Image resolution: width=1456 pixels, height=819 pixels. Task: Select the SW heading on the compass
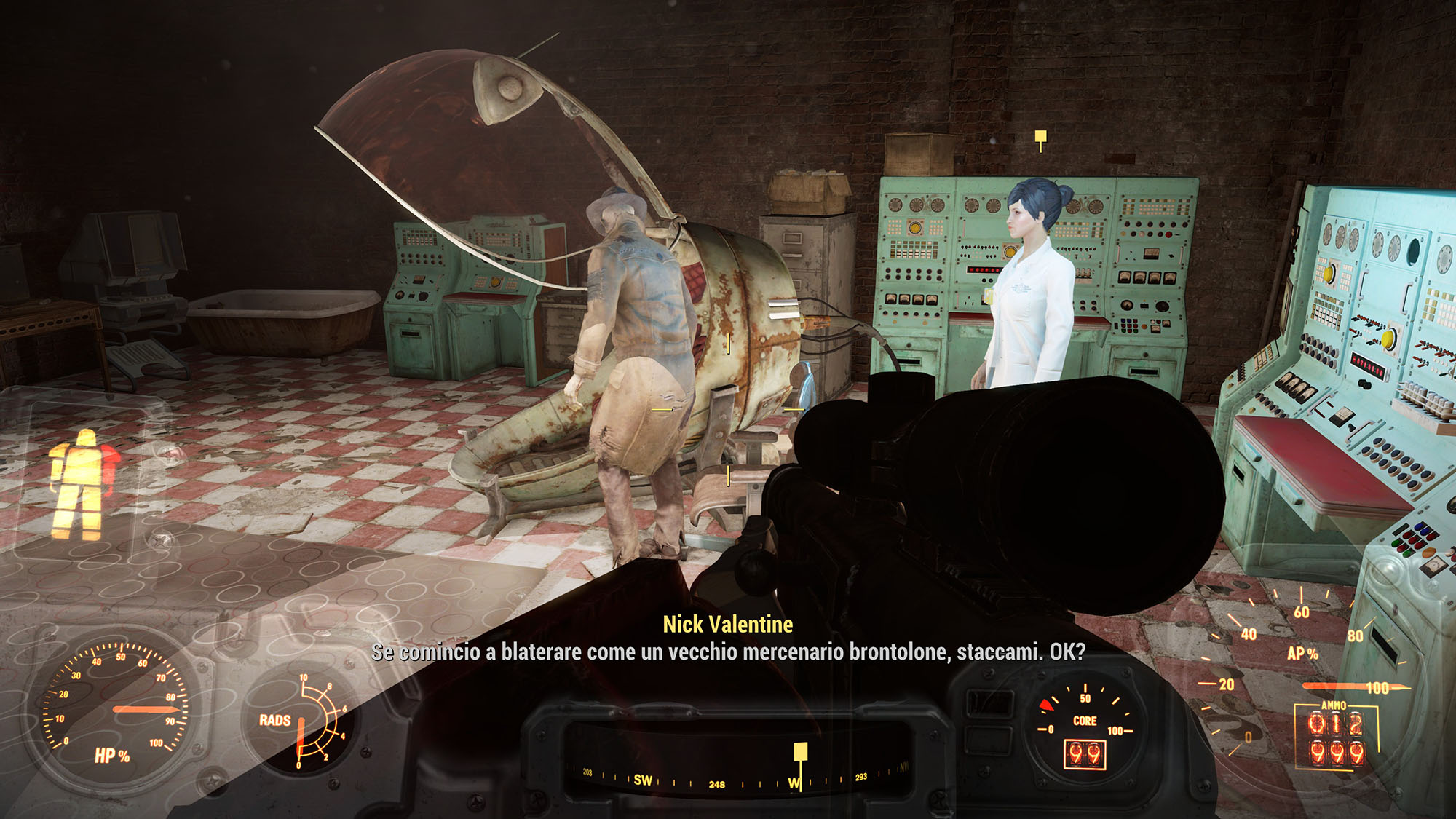[643, 780]
